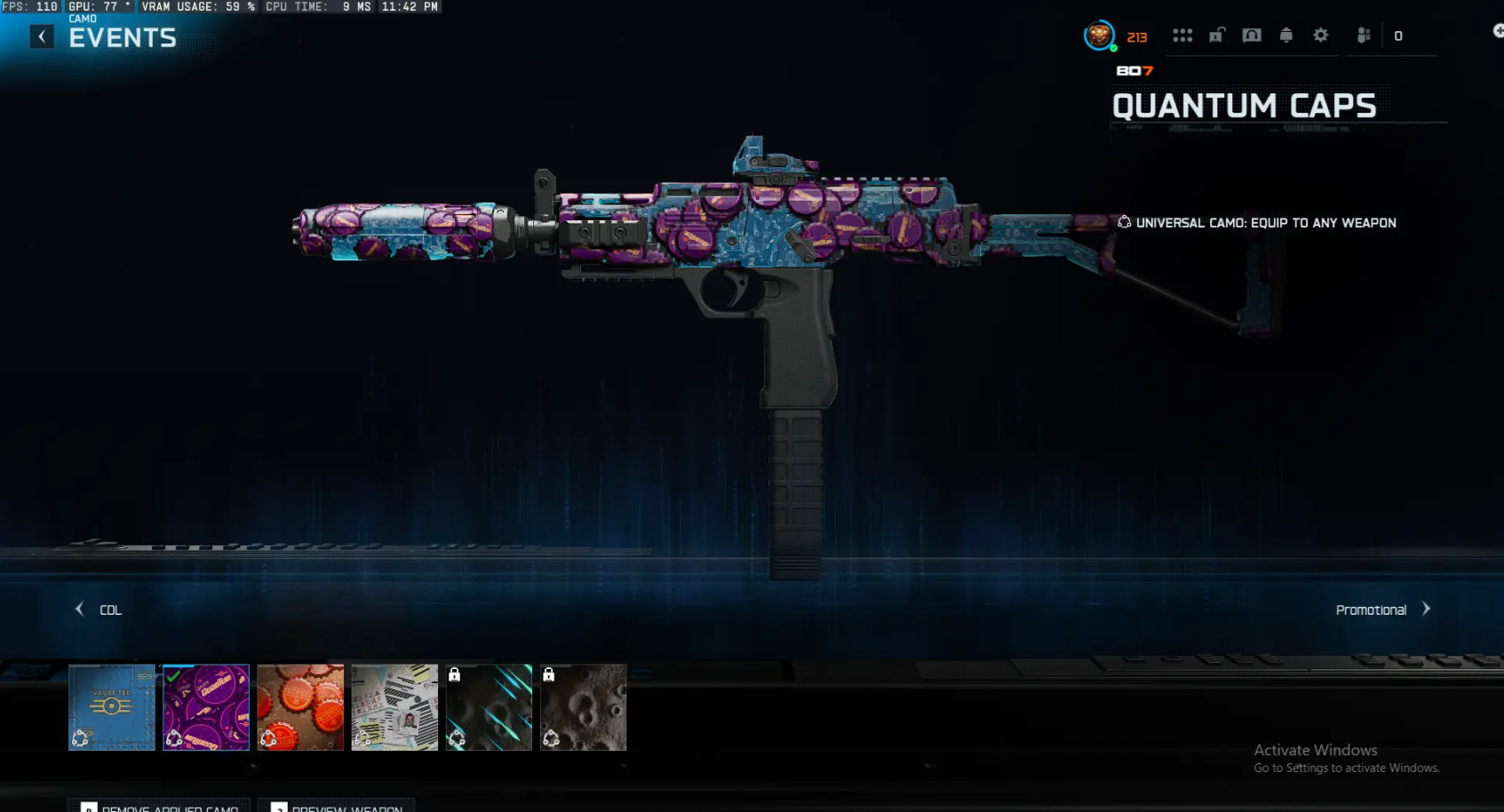Open the unlocks padlock icon
Screen dimensions: 1504x812
point(1217,35)
